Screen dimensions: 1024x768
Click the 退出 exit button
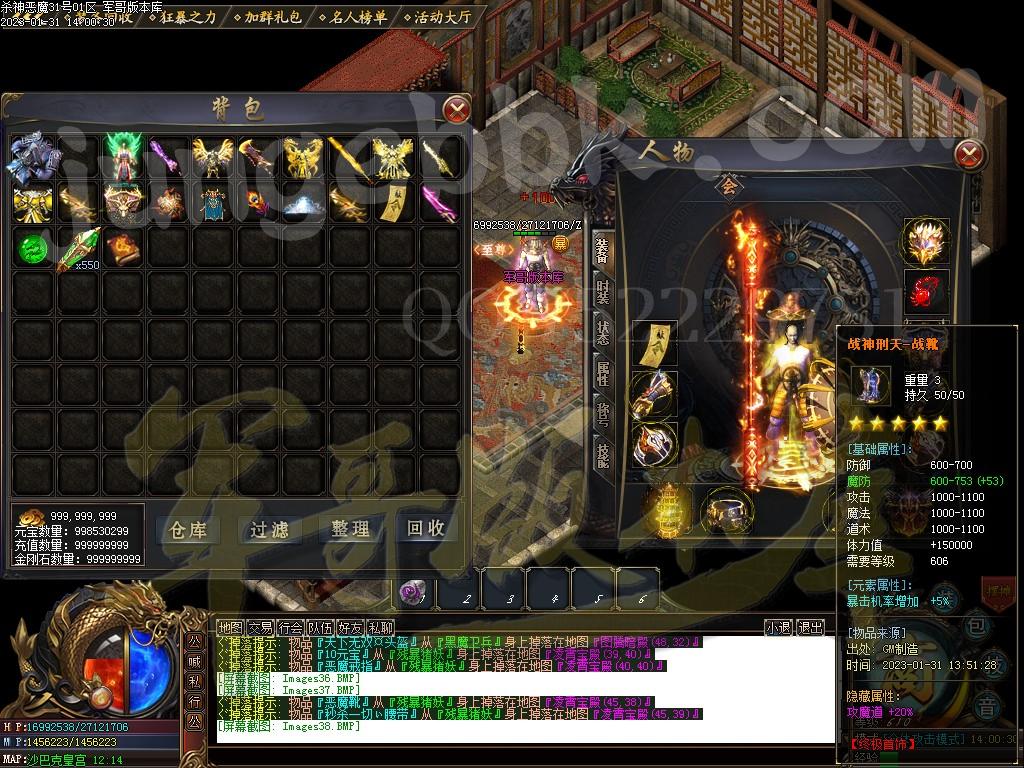[810, 627]
